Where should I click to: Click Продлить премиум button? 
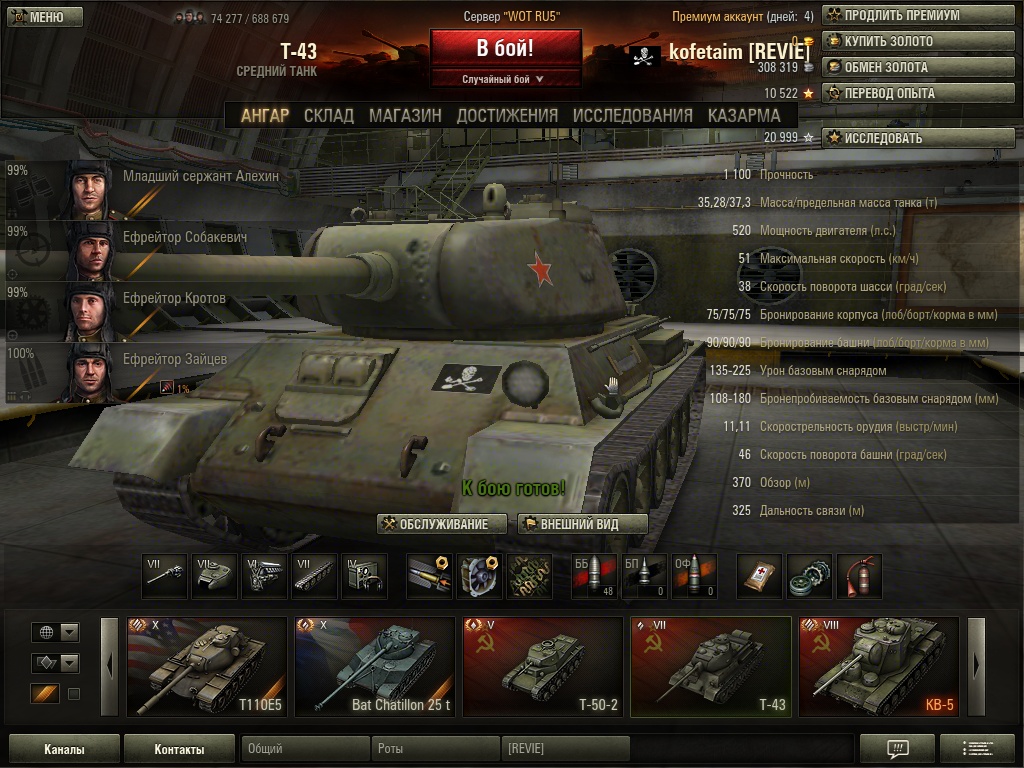click(x=917, y=16)
